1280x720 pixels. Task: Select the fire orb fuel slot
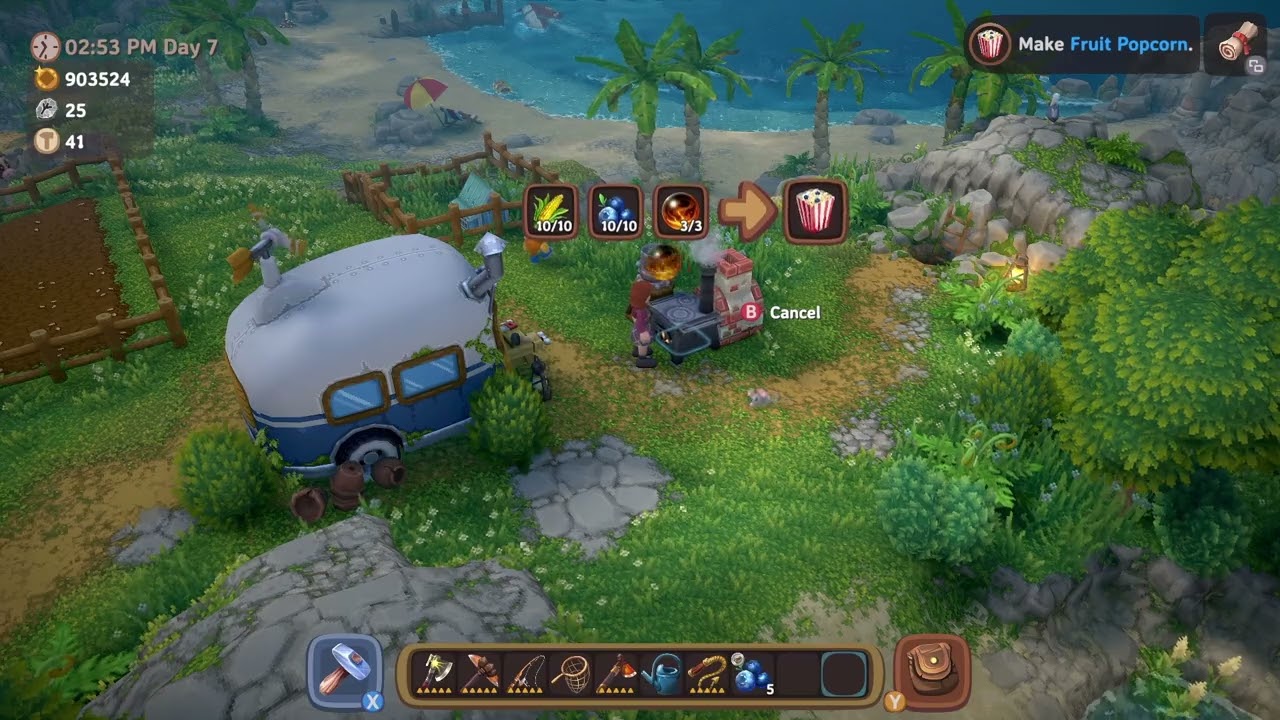coord(681,211)
